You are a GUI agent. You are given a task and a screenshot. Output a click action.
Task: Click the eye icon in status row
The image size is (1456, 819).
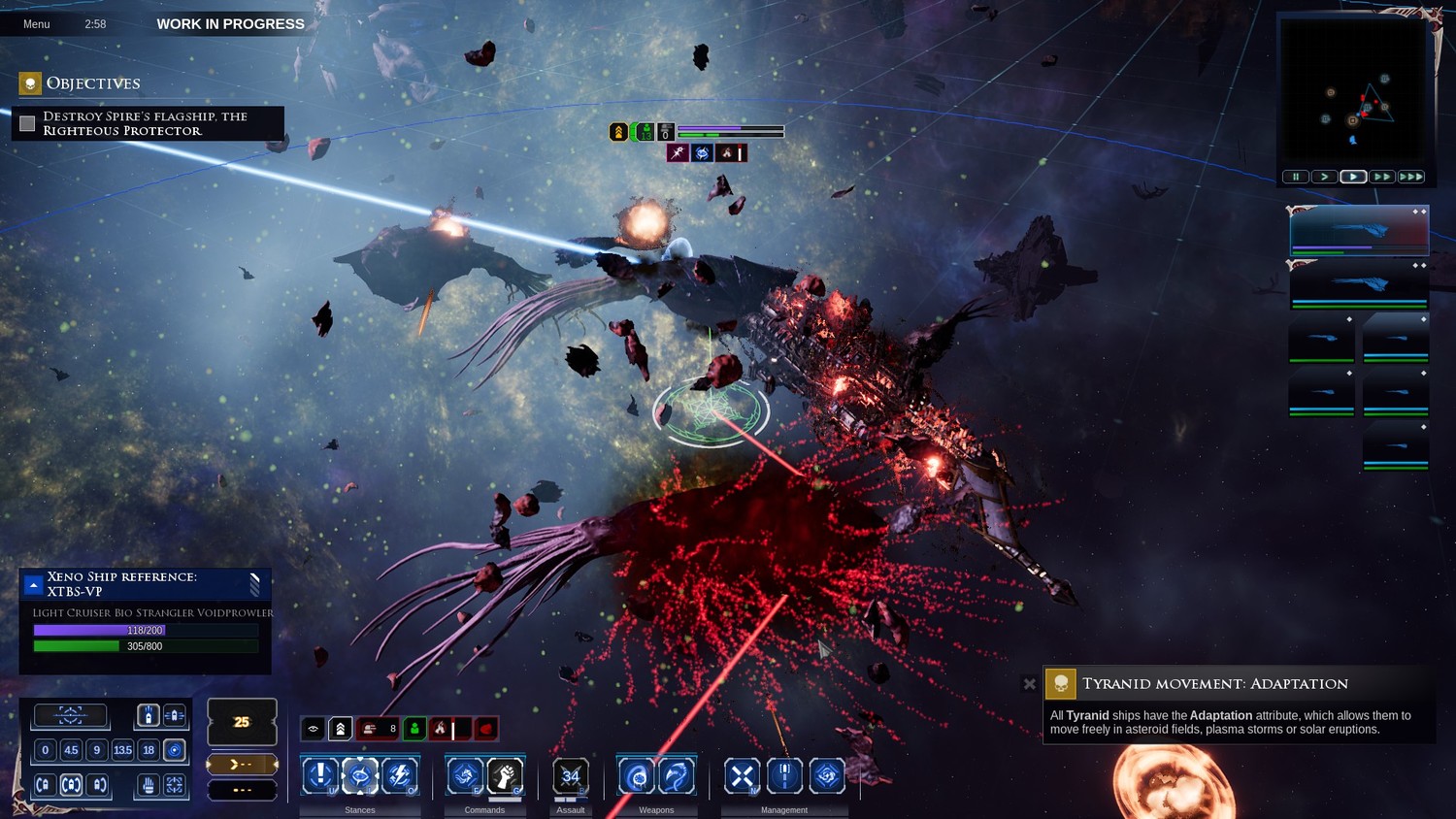coord(314,728)
